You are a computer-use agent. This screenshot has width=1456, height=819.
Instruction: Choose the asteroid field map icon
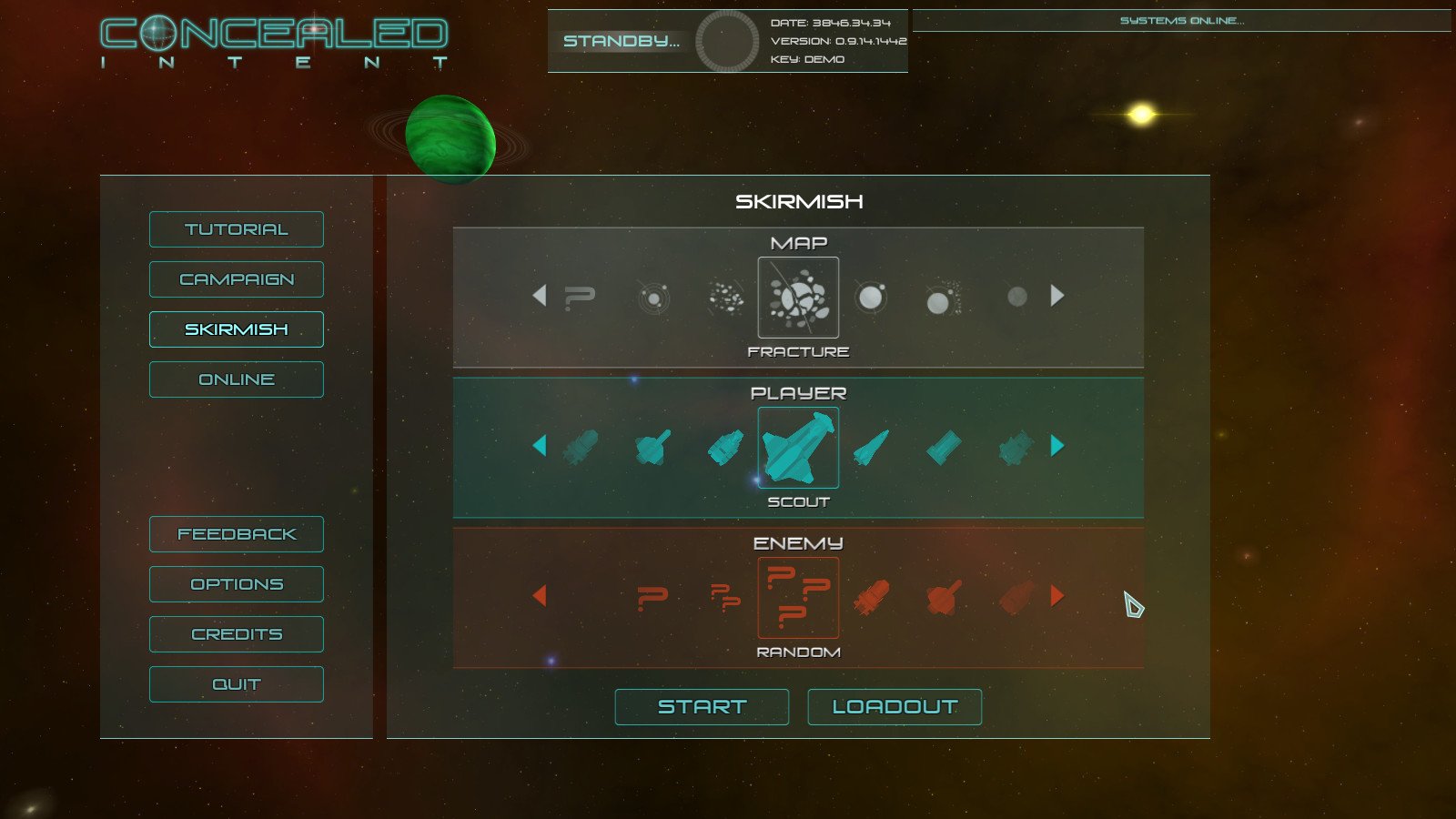click(x=725, y=296)
